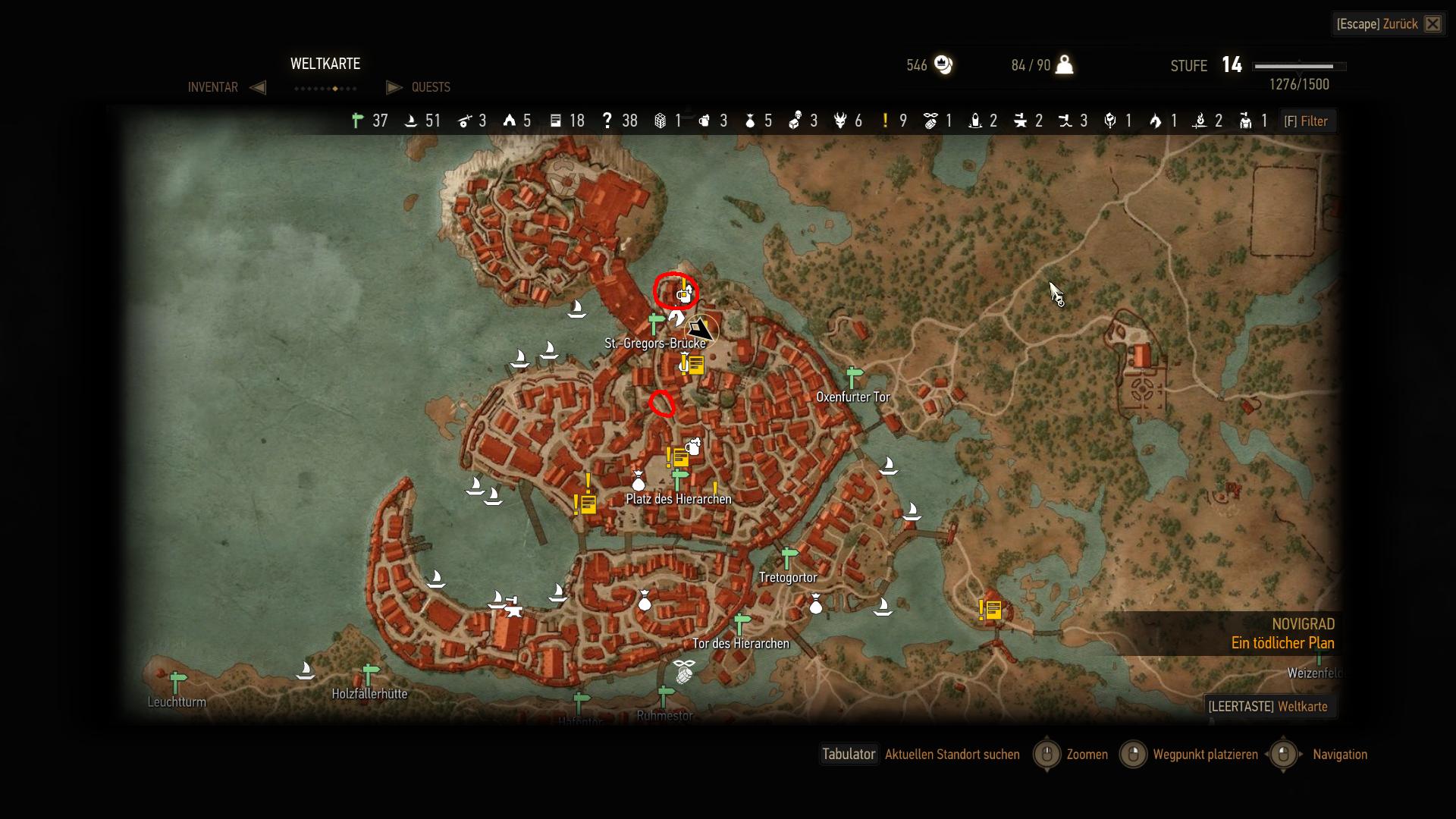Image resolution: width=1456 pixels, height=819 pixels.
Task: Select the yellow exclamation filter showing 9
Action: point(885,121)
